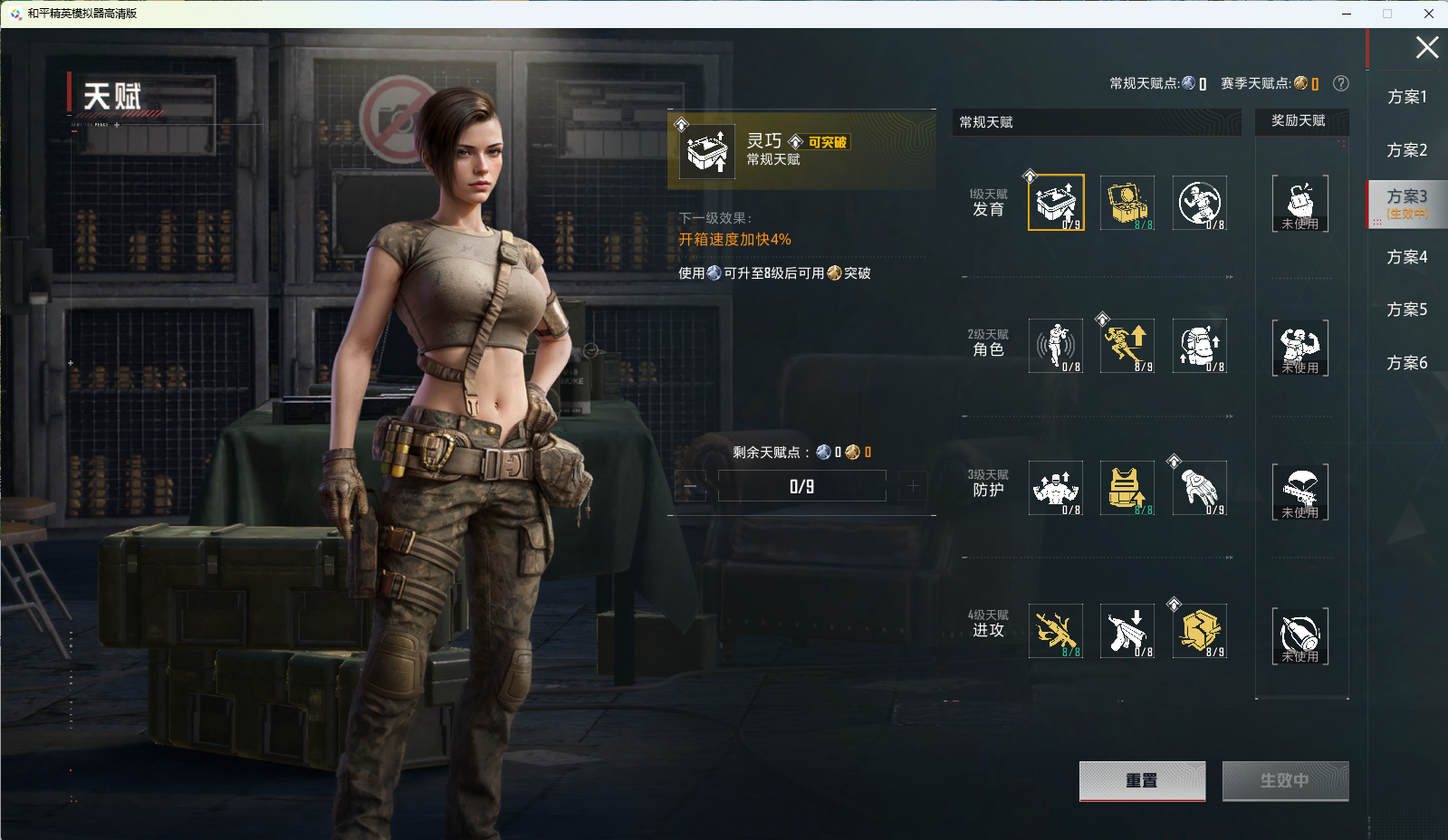Decrease talent points with the minus stepper
Viewport: 1448px width, 840px height.
[x=691, y=487]
